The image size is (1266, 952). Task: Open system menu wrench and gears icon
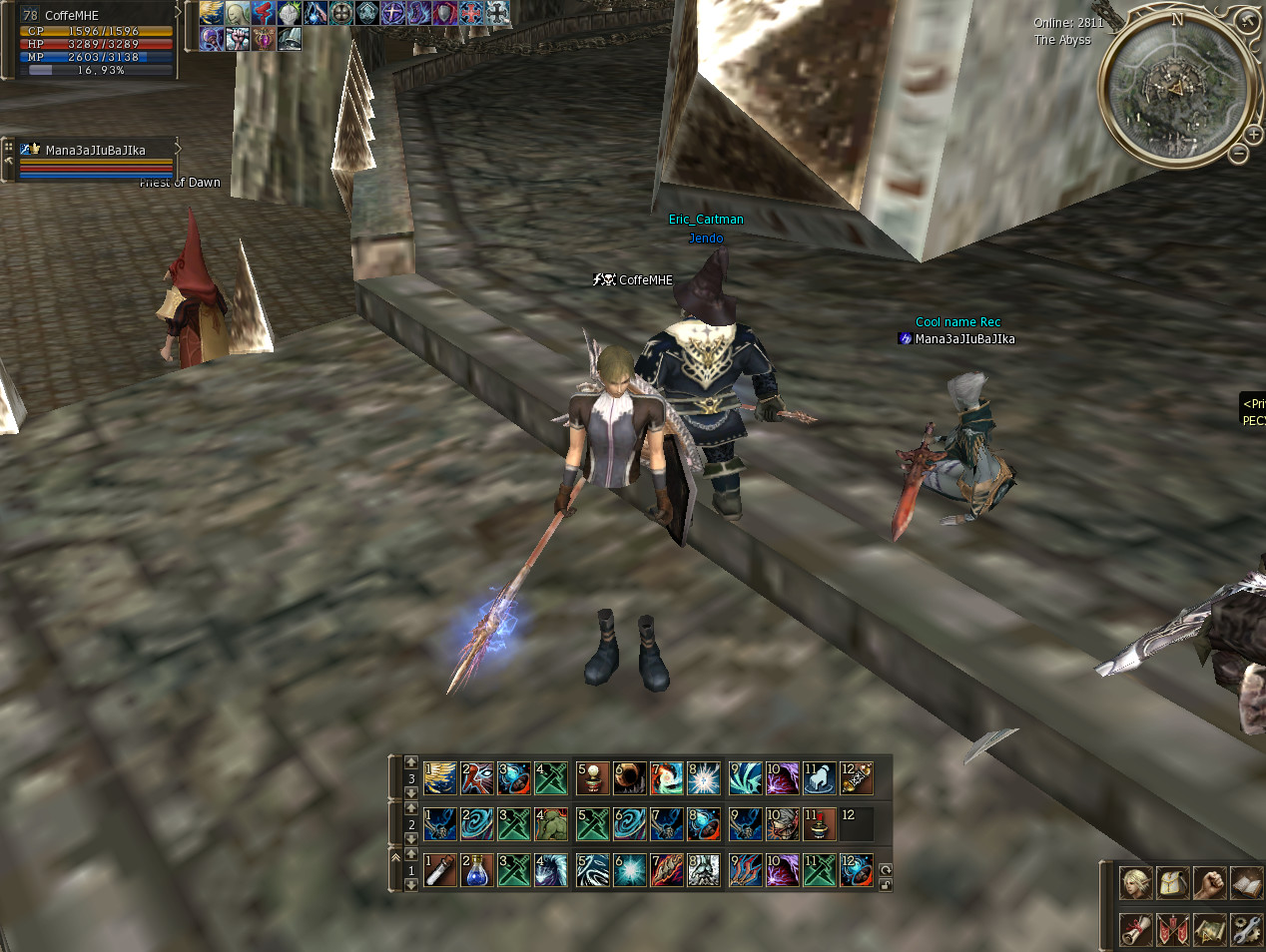tap(1246, 929)
